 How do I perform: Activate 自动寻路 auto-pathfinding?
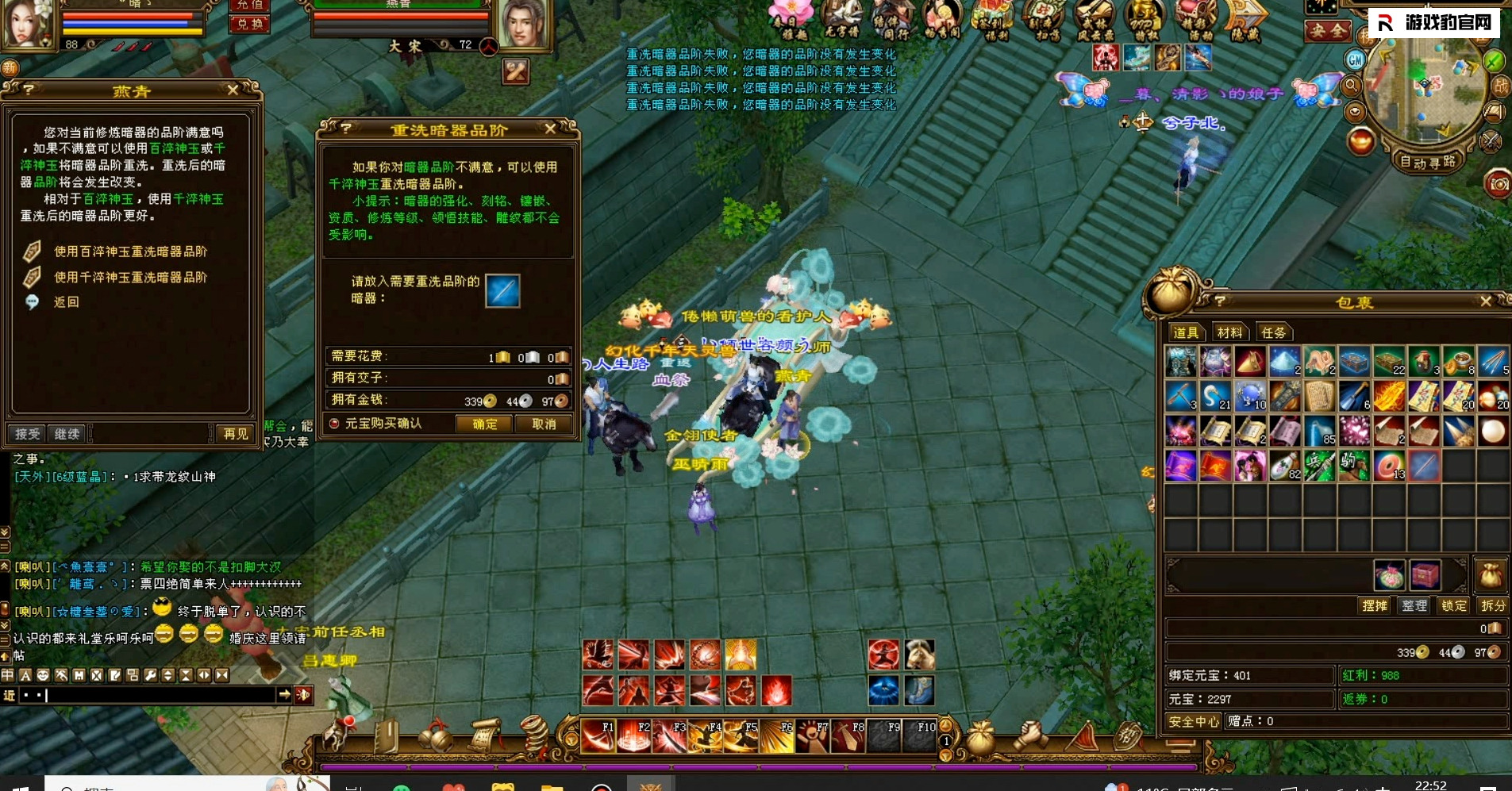tap(1428, 163)
